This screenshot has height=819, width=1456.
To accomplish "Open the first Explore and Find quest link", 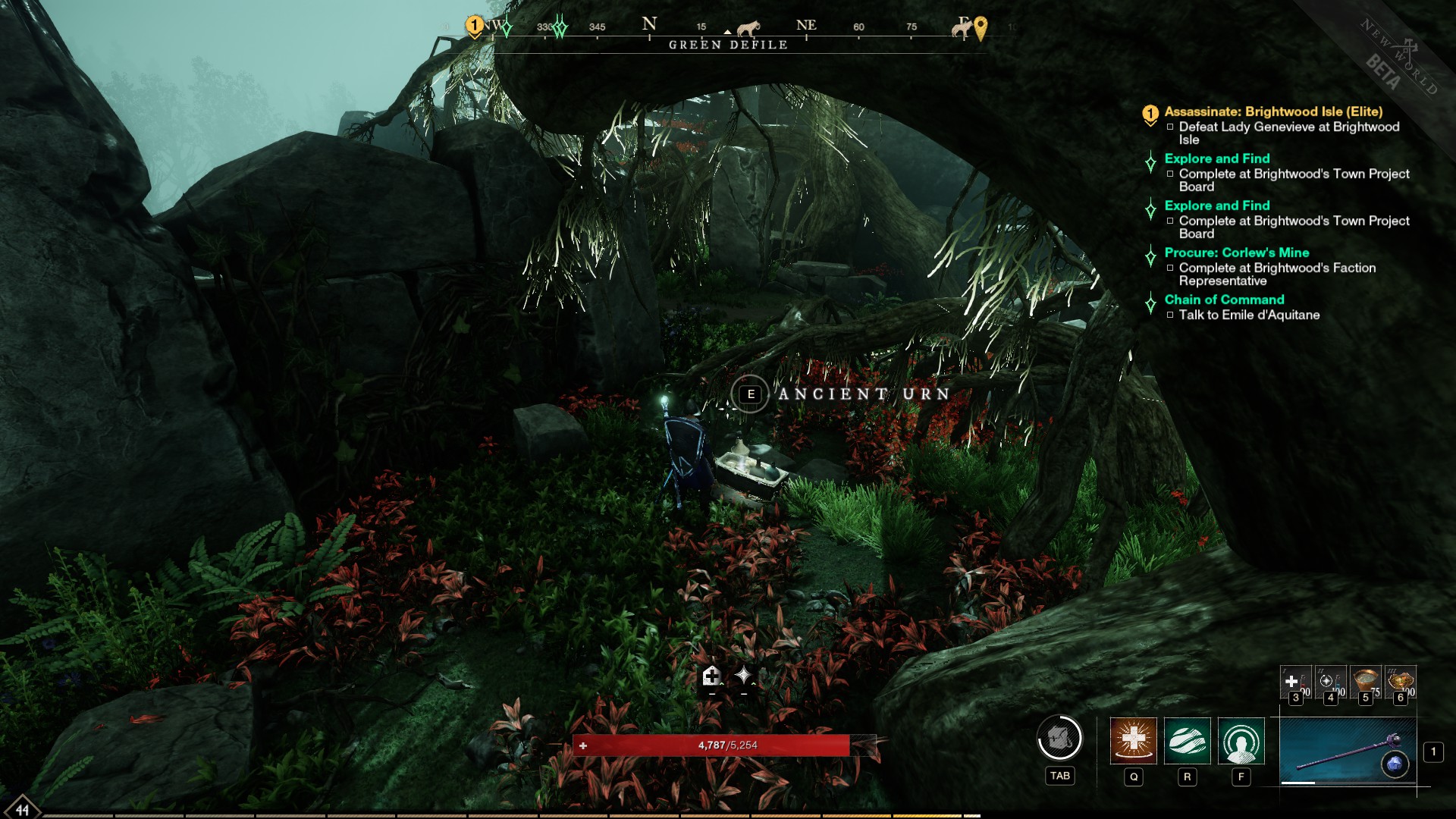I will [1216, 158].
